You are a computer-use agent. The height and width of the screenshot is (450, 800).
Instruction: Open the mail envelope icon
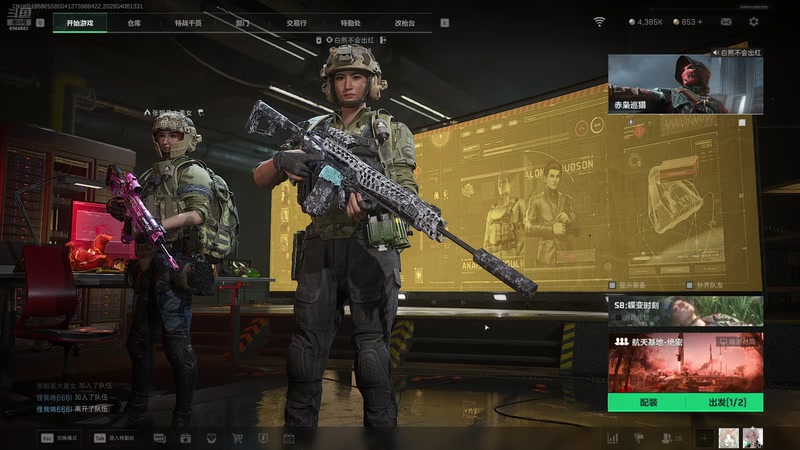726,21
